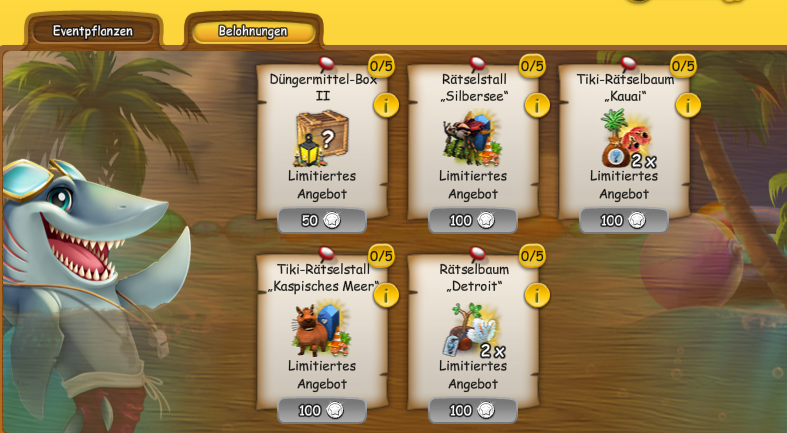Buy Düngermittel-Box II for 50 shells
Screen dimensions: 787x433
coord(322,220)
